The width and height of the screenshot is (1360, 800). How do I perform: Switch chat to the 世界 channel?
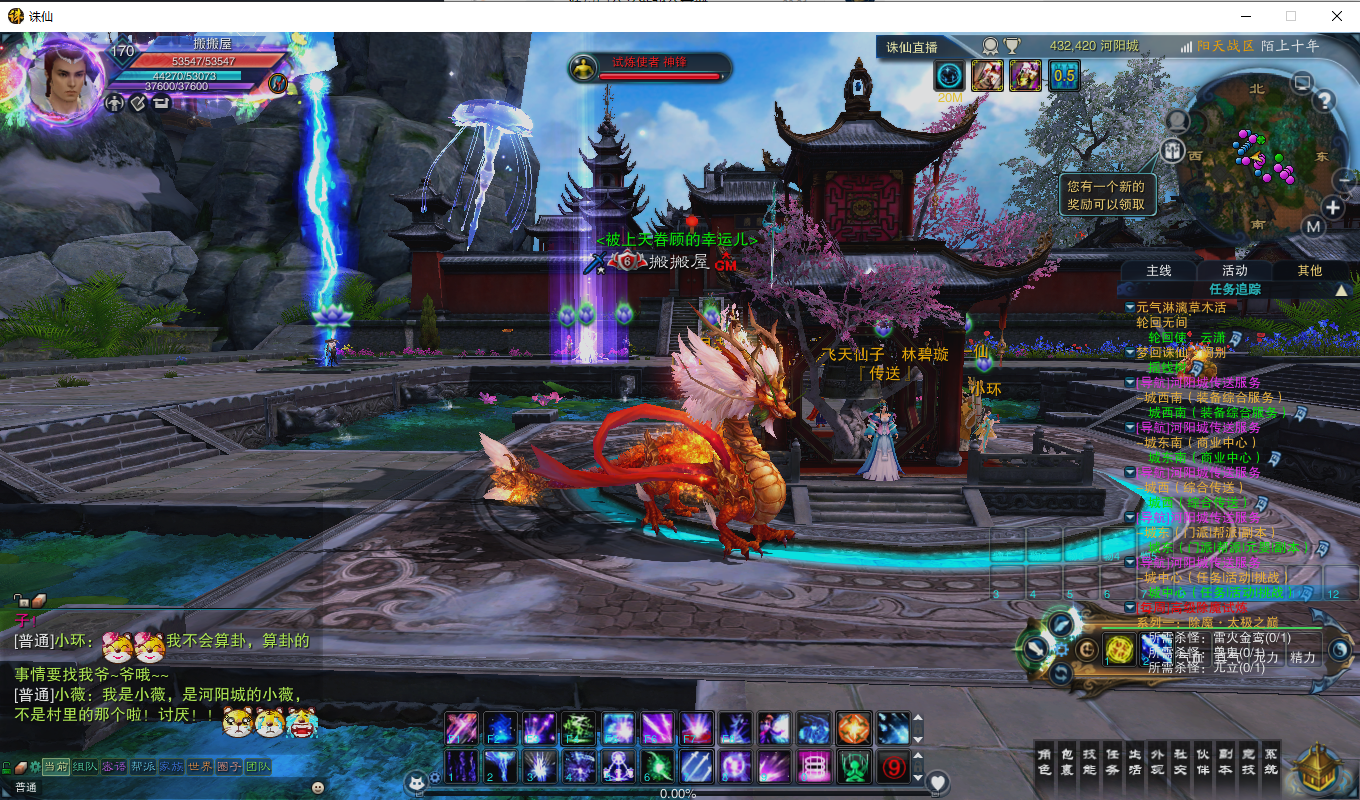(199, 767)
